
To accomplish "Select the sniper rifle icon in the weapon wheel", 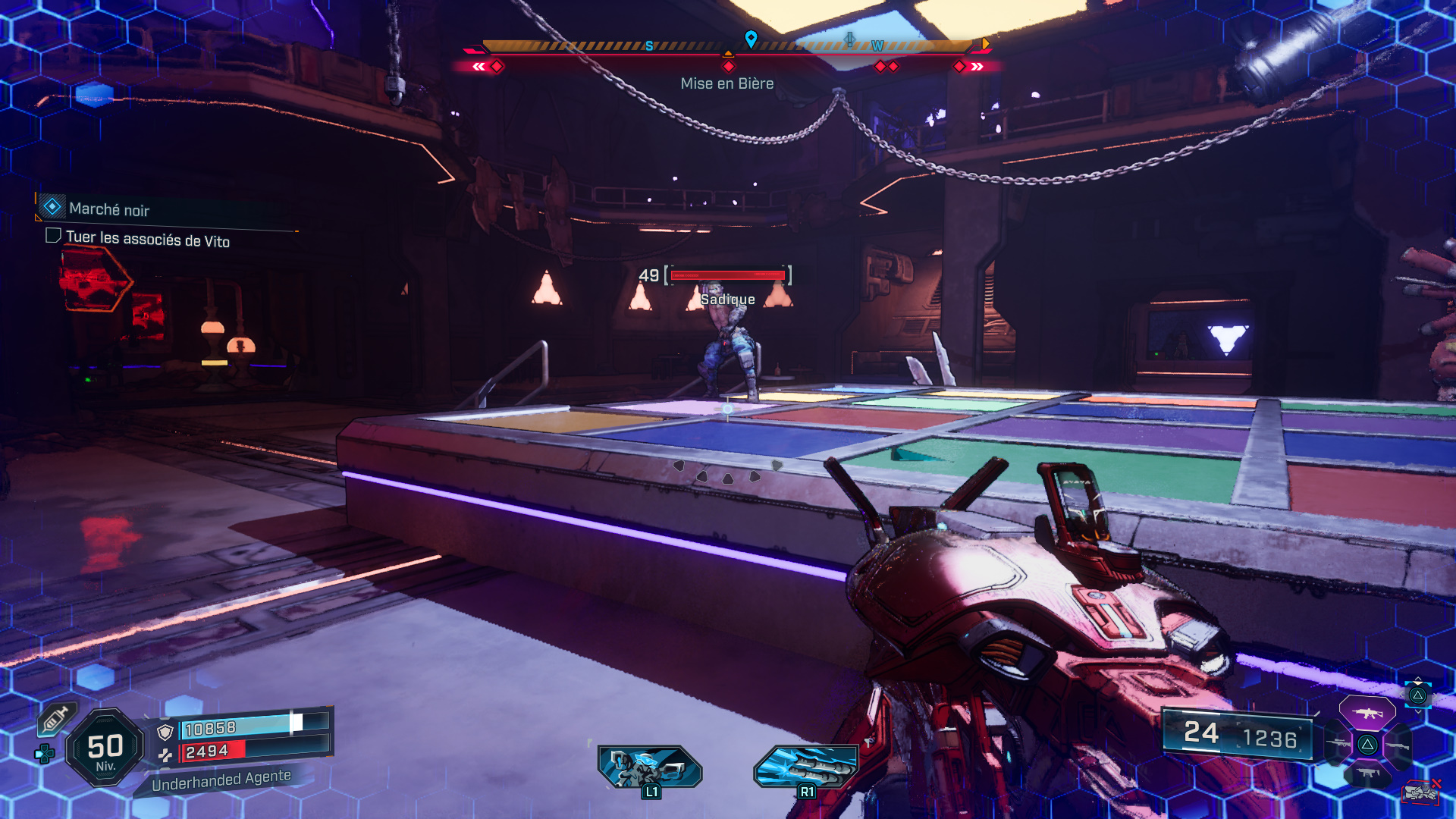I will [1338, 742].
